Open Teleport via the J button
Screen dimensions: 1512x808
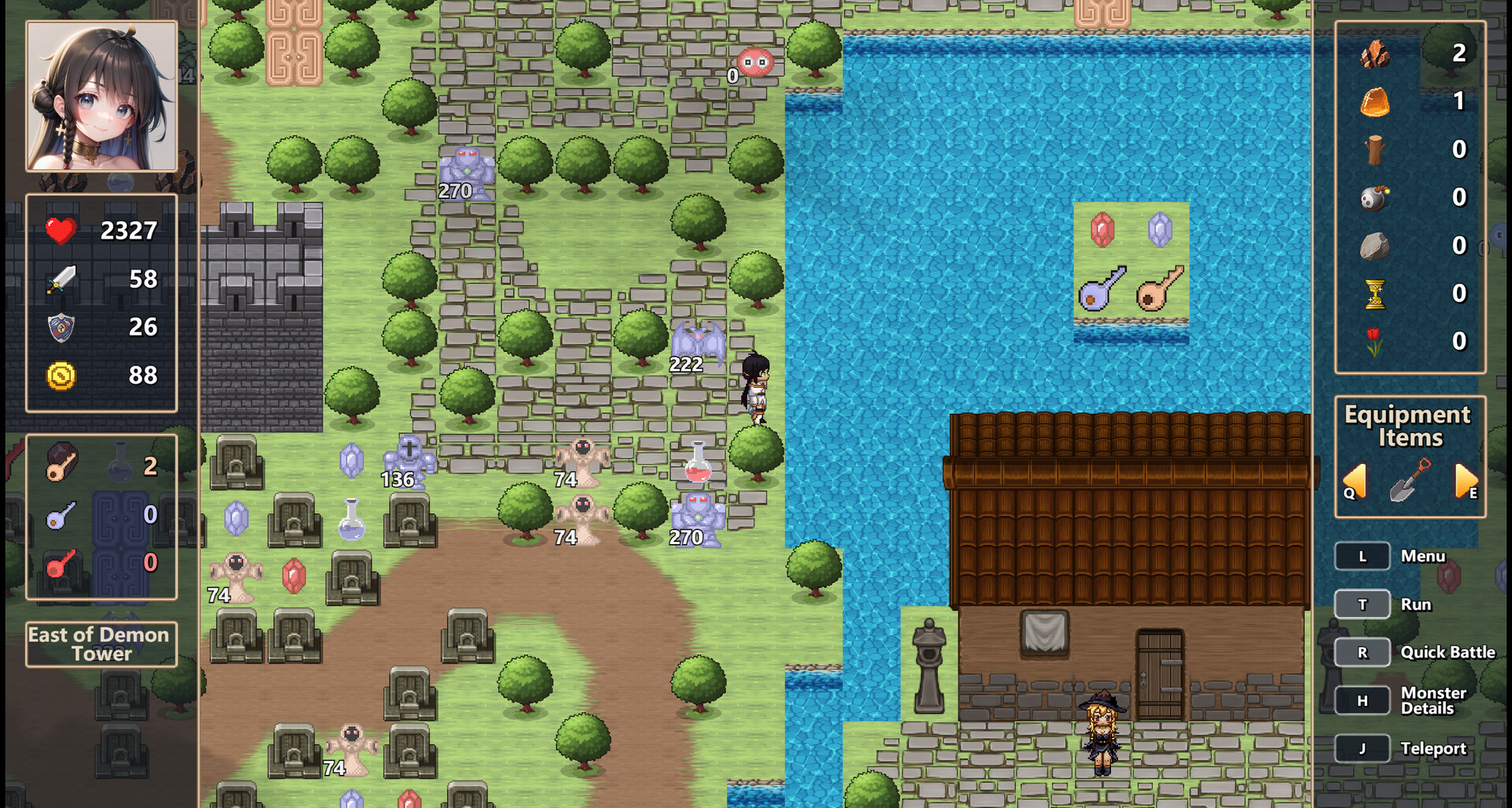[1362, 748]
